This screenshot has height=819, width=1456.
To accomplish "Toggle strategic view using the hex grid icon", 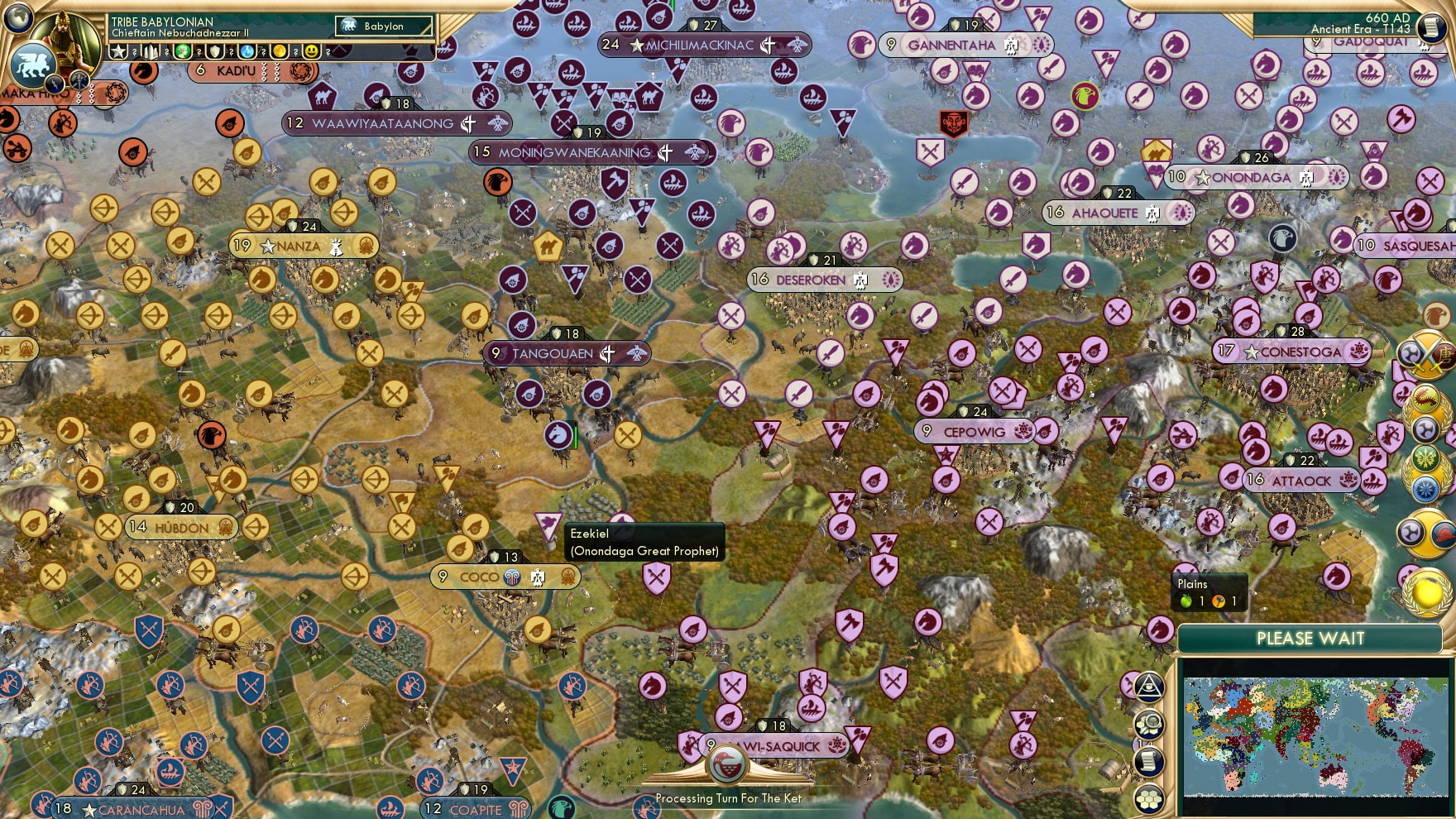I will [x=1149, y=799].
